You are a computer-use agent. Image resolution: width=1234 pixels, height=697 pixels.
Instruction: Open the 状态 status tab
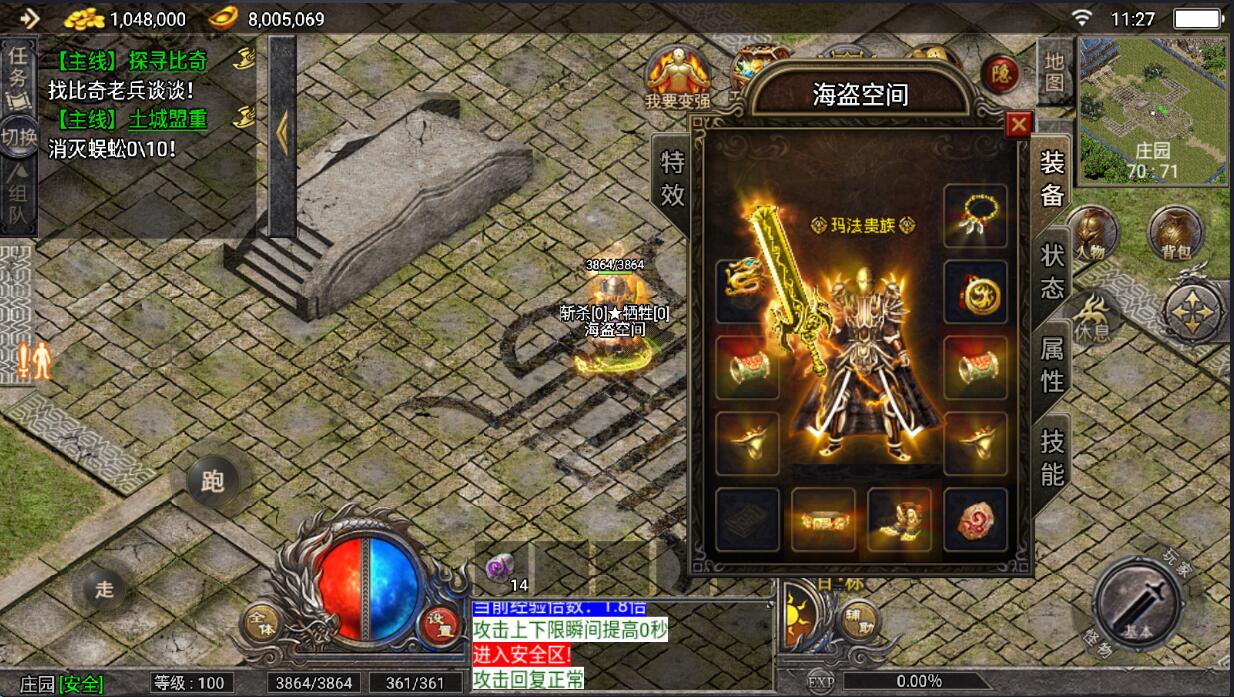(x=1052, y=271)
